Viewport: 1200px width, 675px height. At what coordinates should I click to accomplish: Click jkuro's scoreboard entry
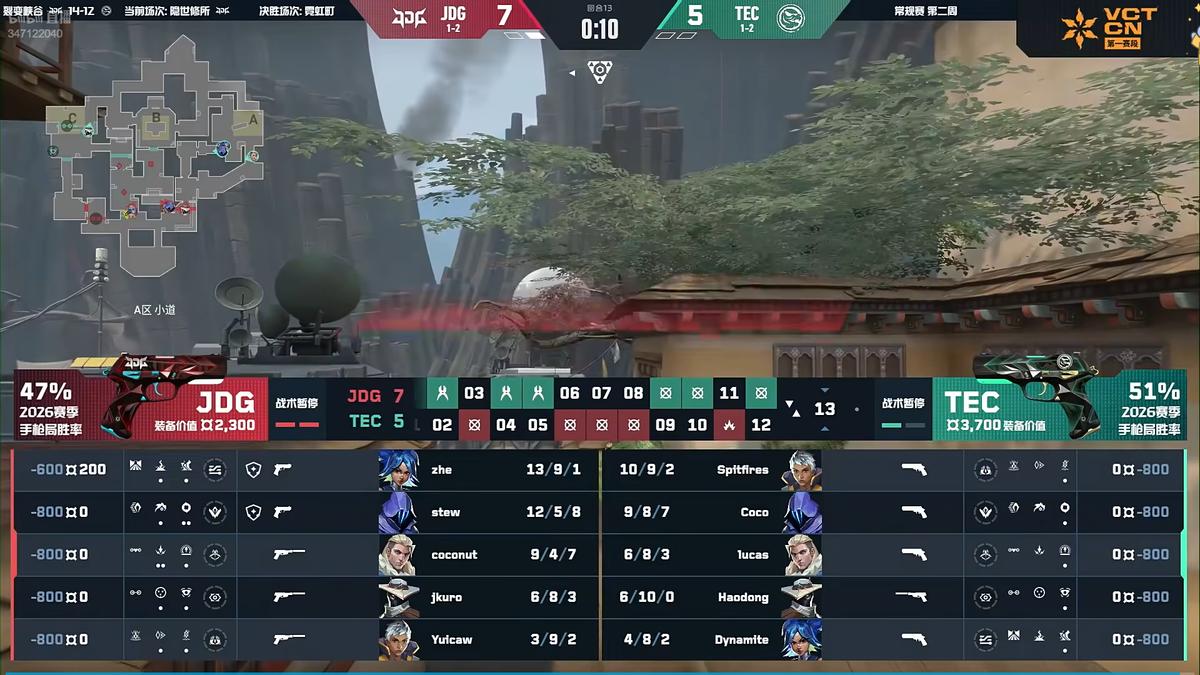click(446, 597)
